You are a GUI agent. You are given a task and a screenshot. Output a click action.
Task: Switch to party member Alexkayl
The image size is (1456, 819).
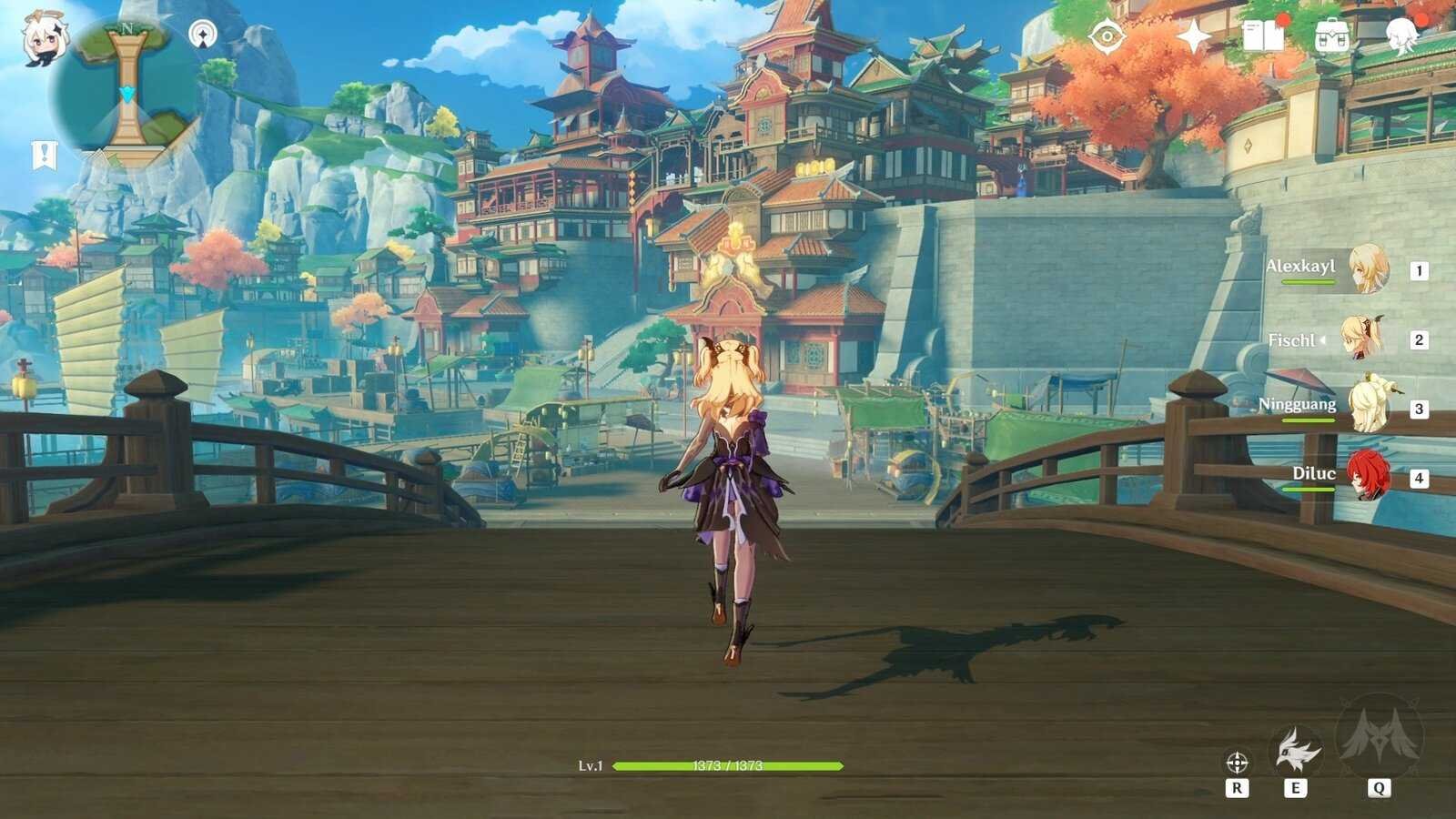pos(1367,269)
